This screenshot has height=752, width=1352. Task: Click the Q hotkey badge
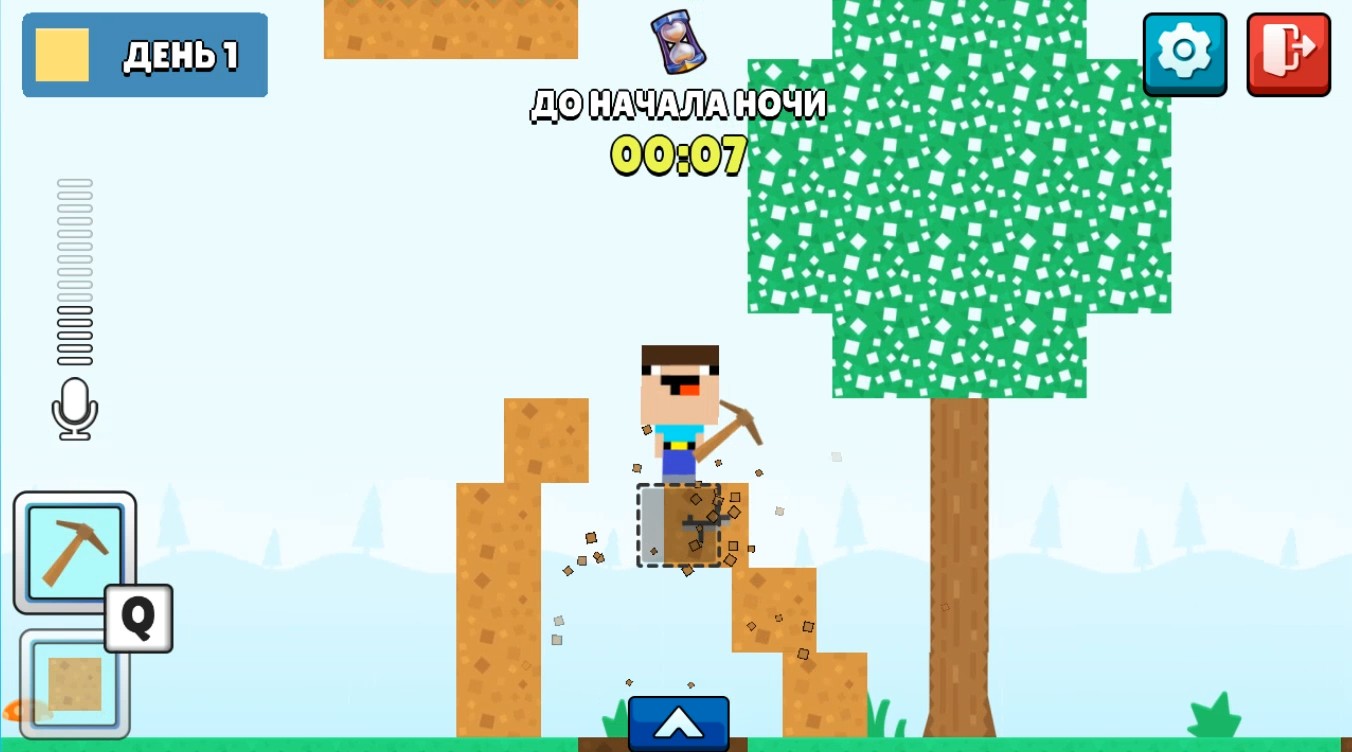137,620
